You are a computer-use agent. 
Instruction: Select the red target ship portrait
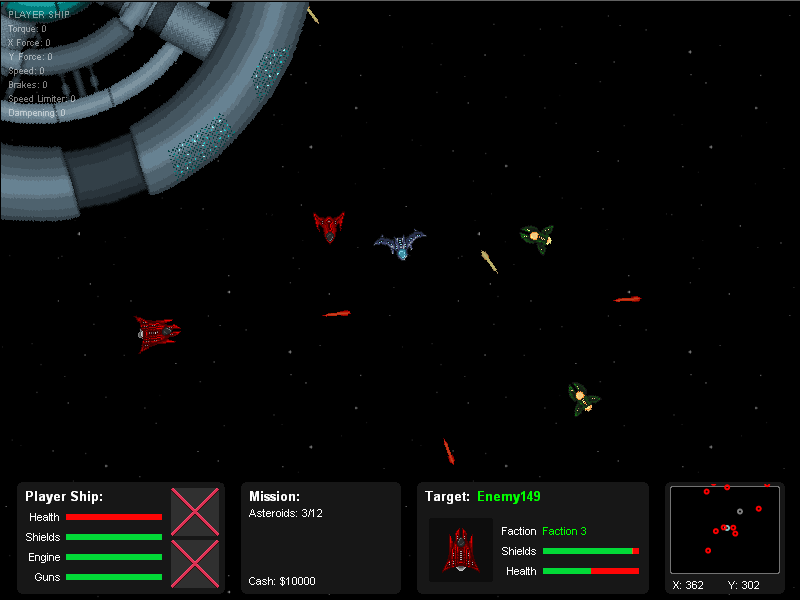[461, 550]
